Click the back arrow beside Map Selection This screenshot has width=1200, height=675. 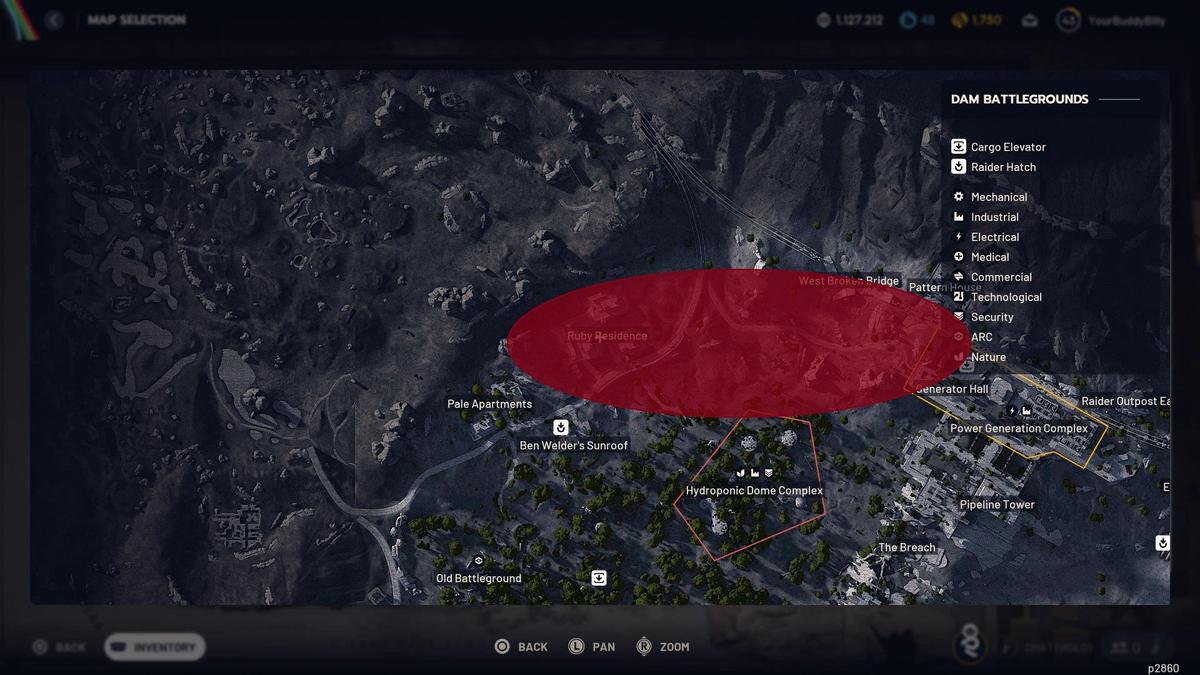[x=54, y=20]
